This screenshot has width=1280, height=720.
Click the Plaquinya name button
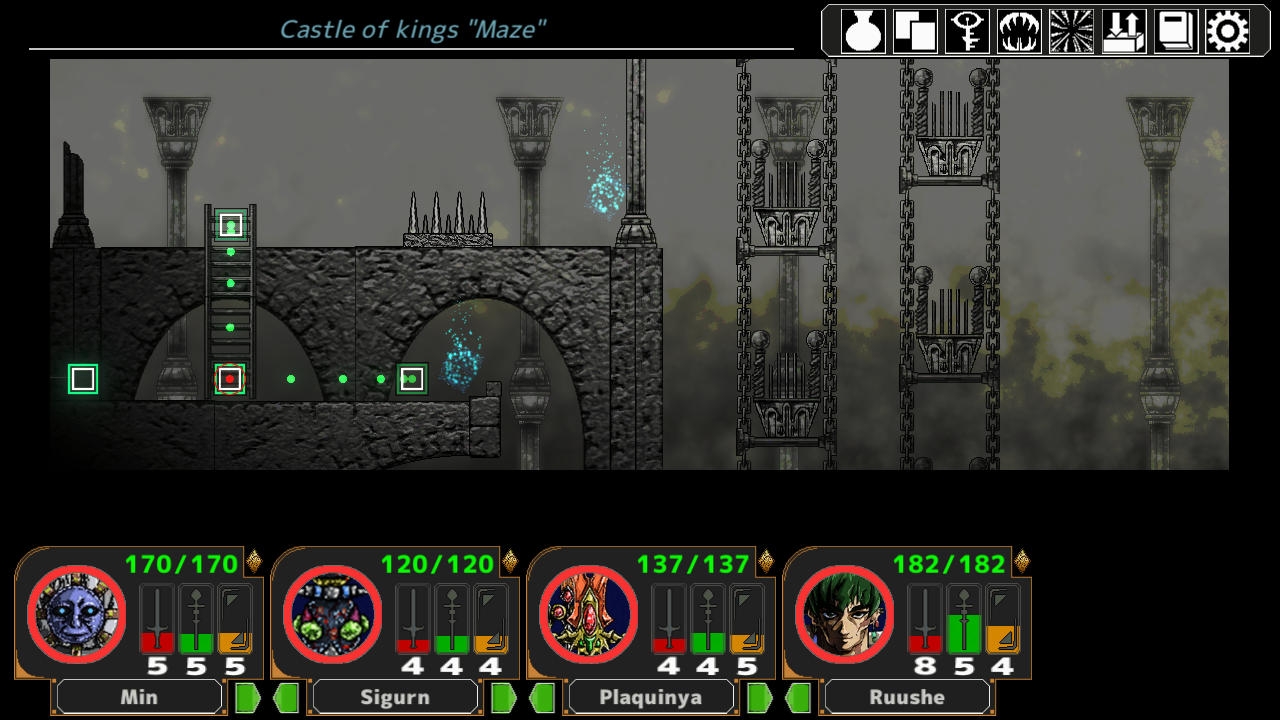click(x=651, y=697)
